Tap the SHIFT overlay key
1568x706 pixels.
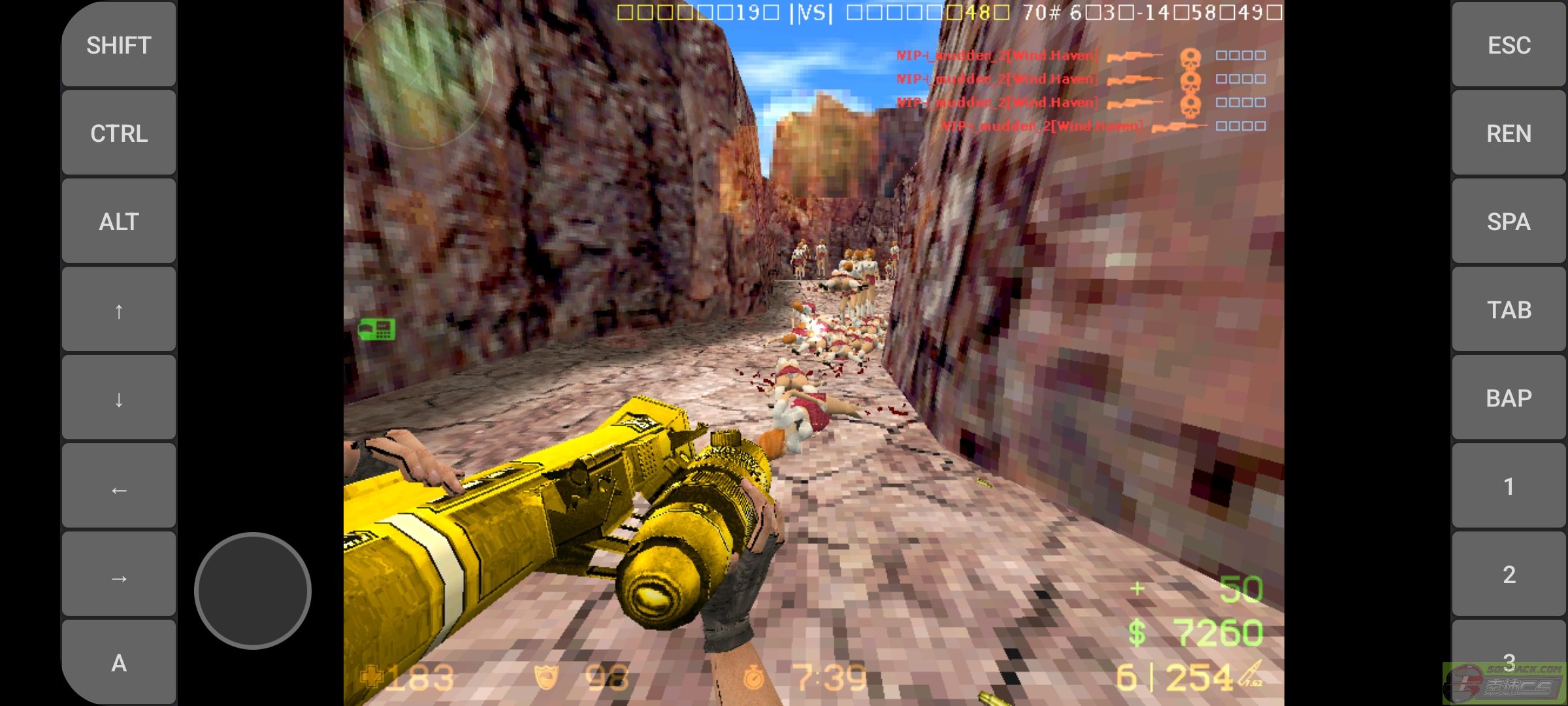[x=119, y=44]
